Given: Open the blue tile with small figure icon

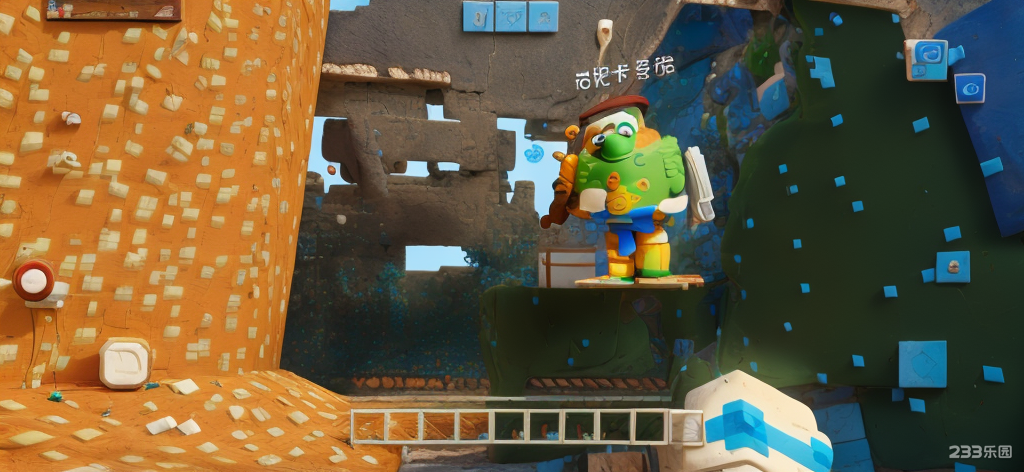Looking at the screenshot, I should coord(543,16).
